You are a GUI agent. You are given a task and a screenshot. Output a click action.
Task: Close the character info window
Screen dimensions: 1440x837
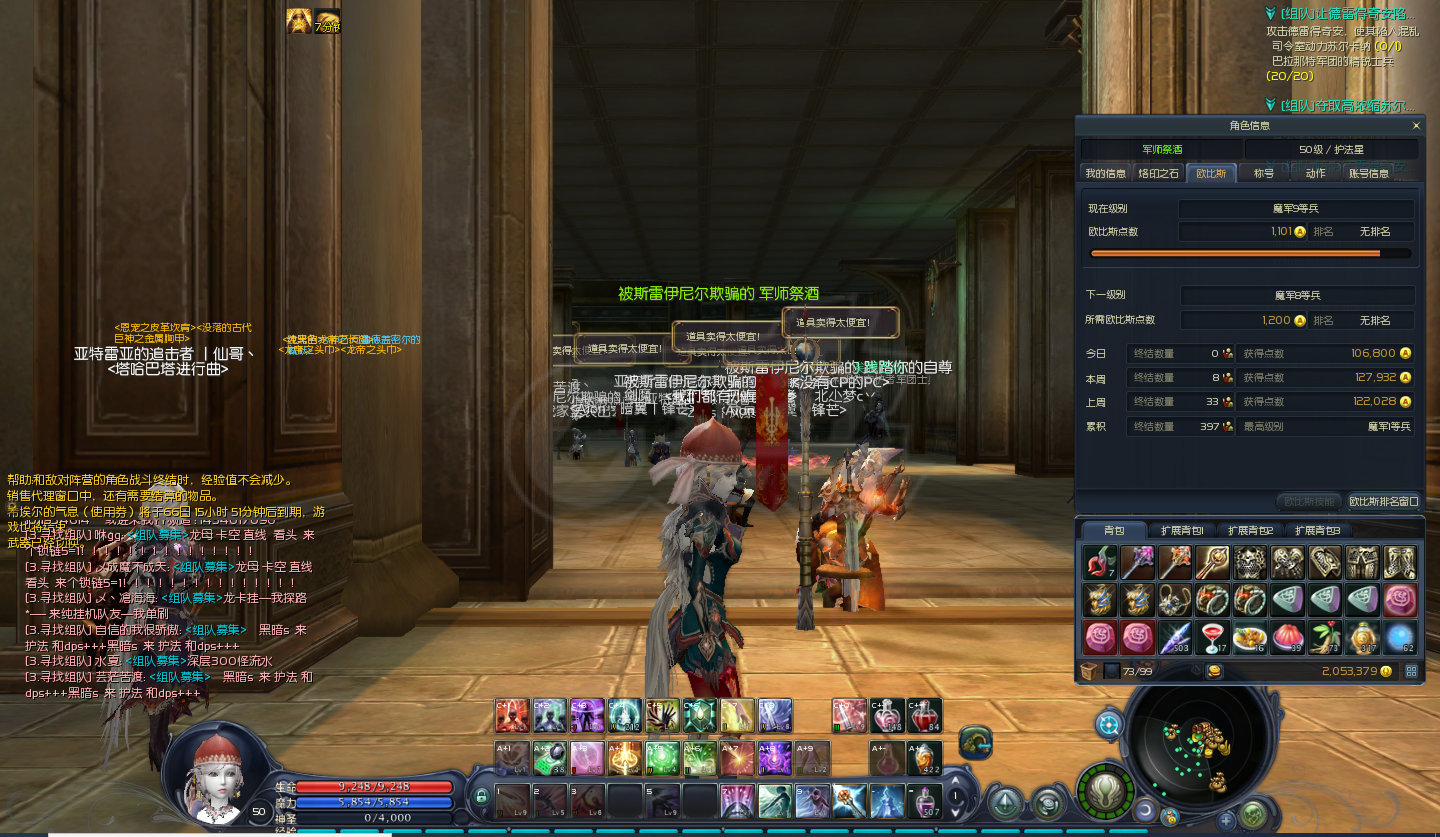pos(1416,126)
